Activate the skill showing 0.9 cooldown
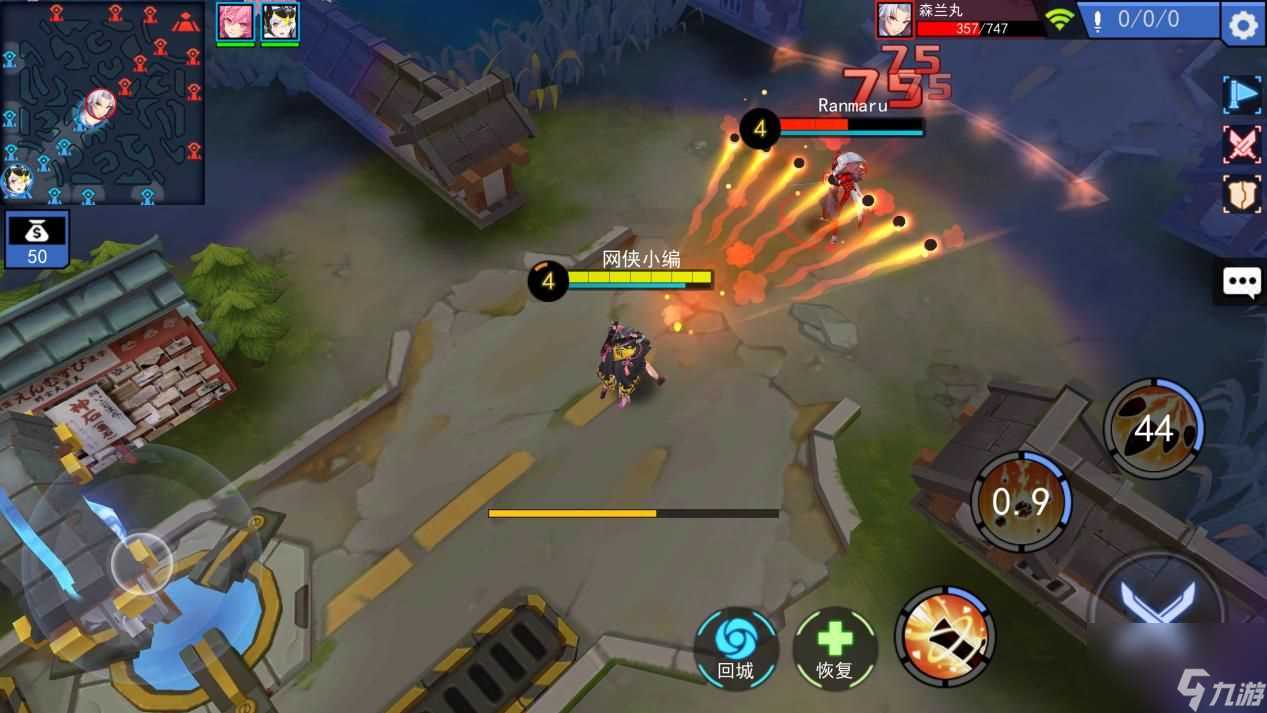 click(1021, 501)
